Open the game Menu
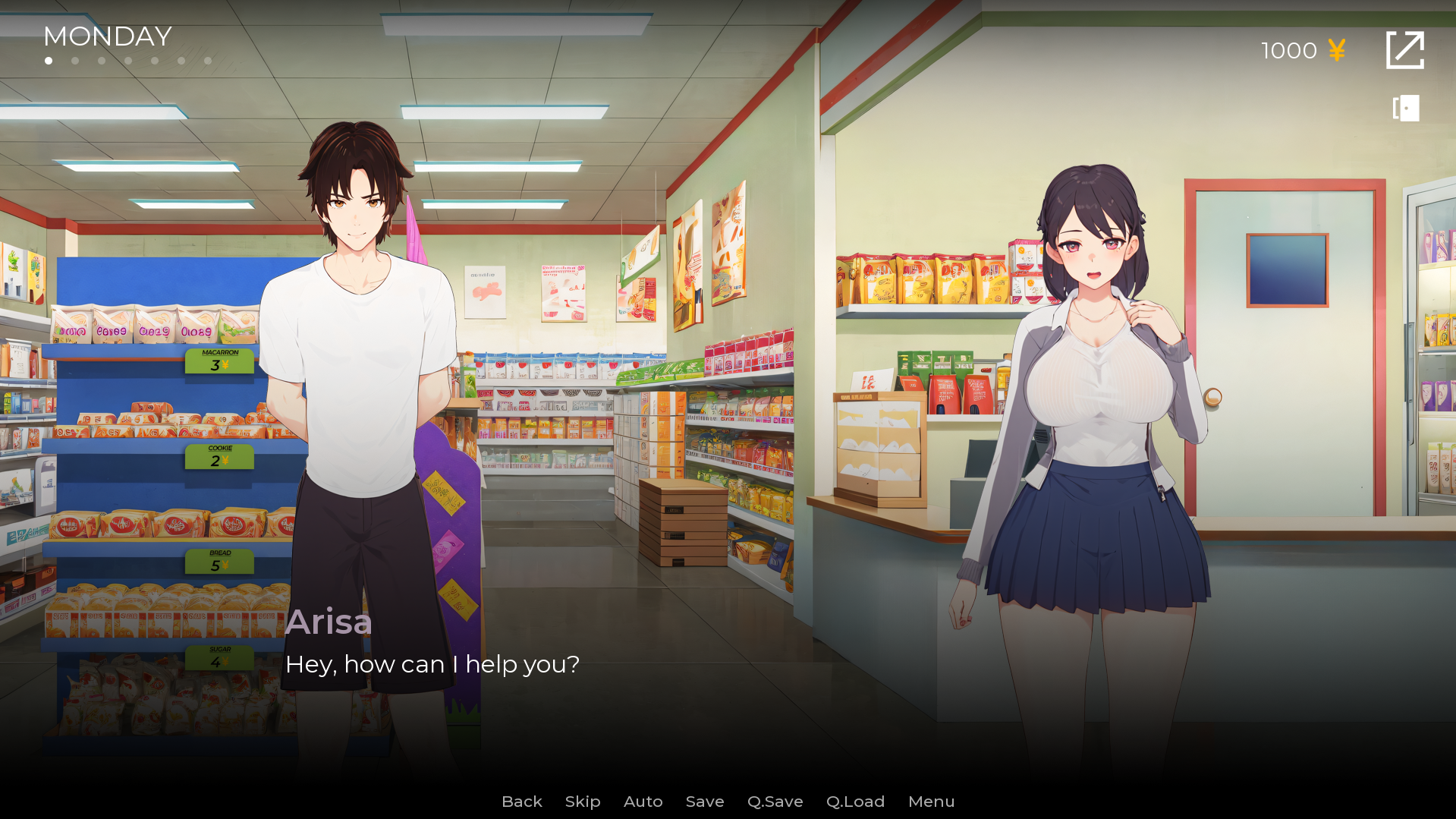Image resolution: width=1456 pixels, height=819 pixels. coord(931,802)
